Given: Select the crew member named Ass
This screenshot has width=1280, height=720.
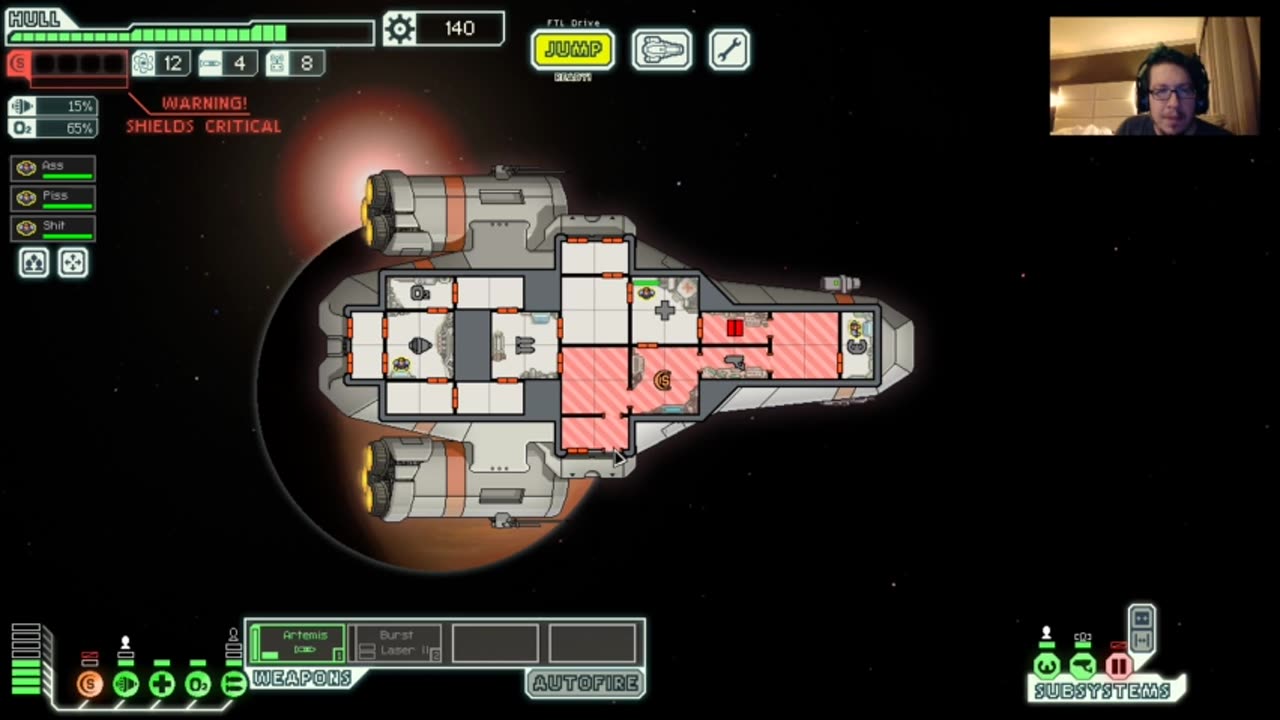Looking at the screenshot, I should [x=54, y=168].
